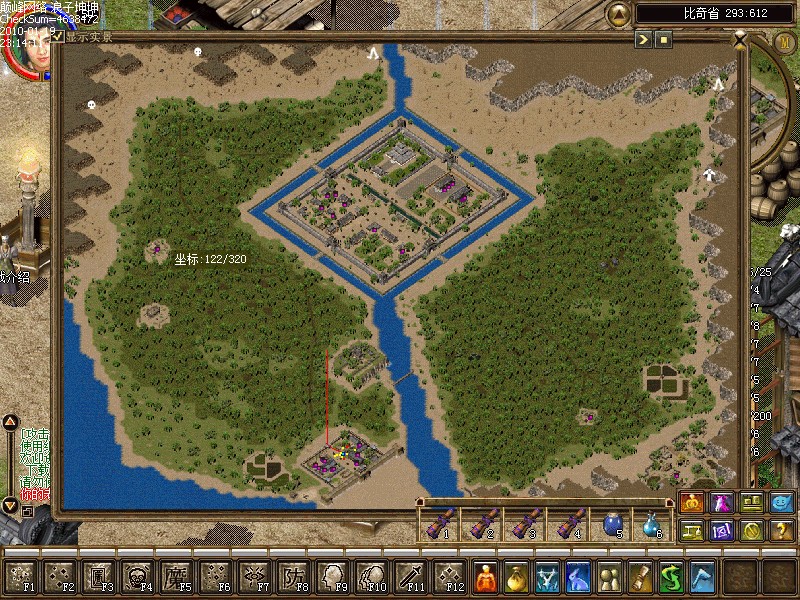Use the scroll in belt slot 1
Viewport: 800px width, 600px height.
point(437,522)
